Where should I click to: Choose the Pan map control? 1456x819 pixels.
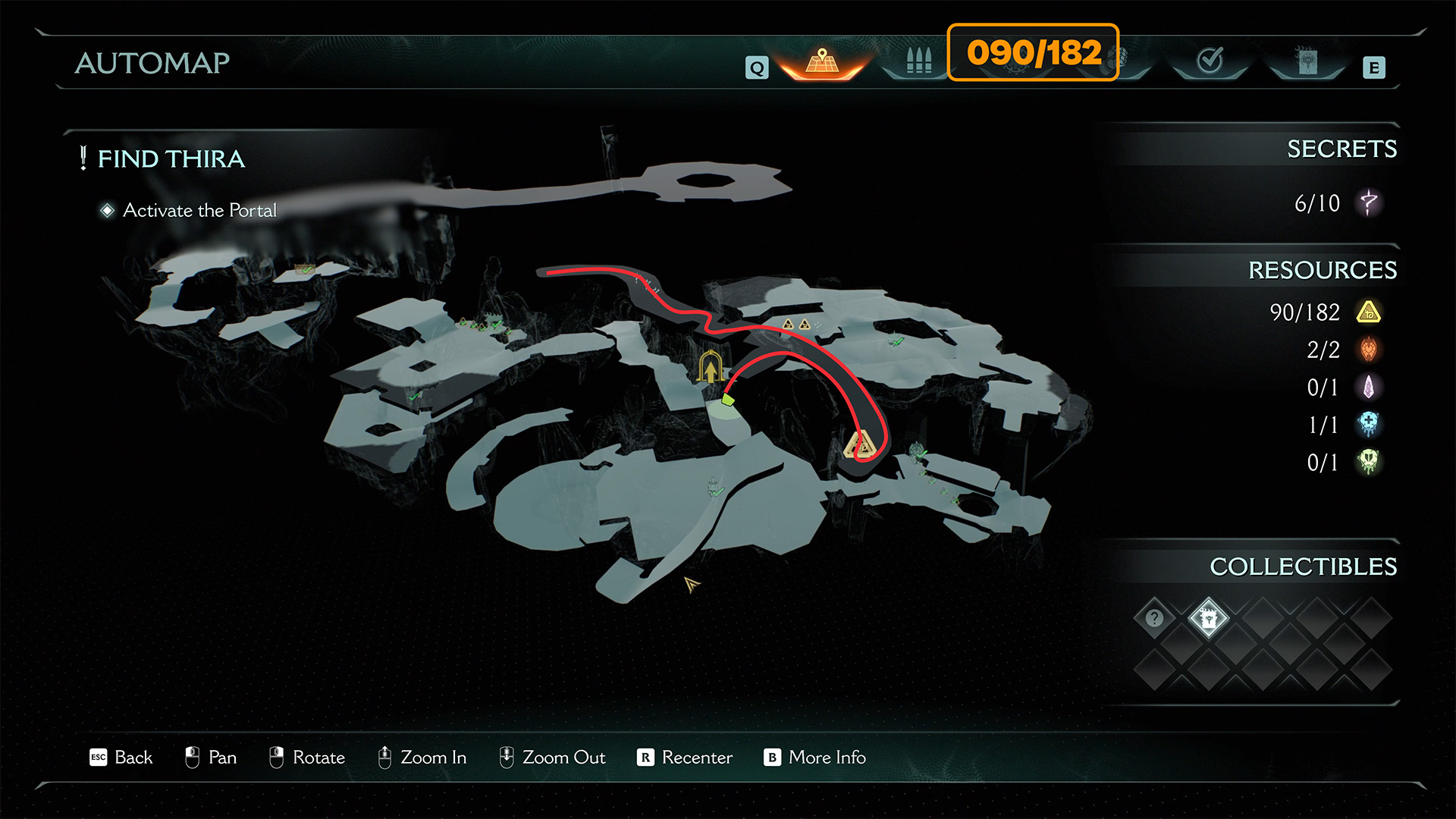click(211, 758)
